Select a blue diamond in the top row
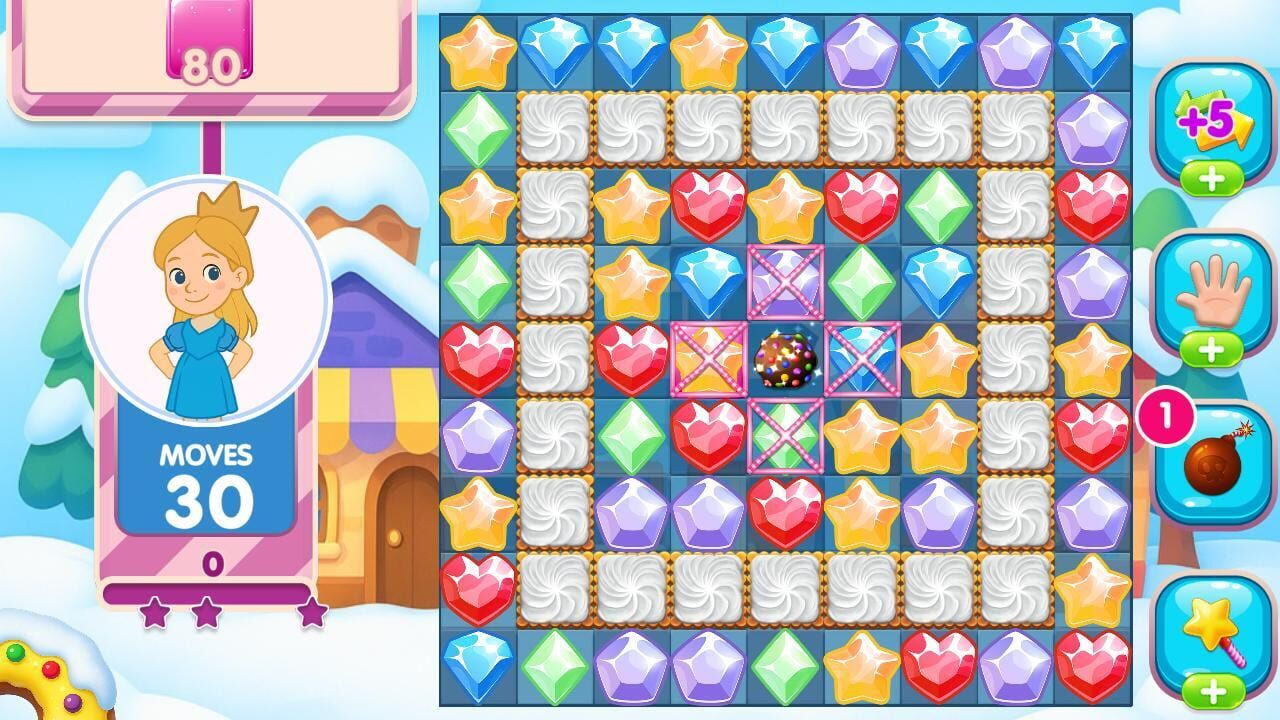The height and width of the screenshot is (720, 1280). click(553, 48)
